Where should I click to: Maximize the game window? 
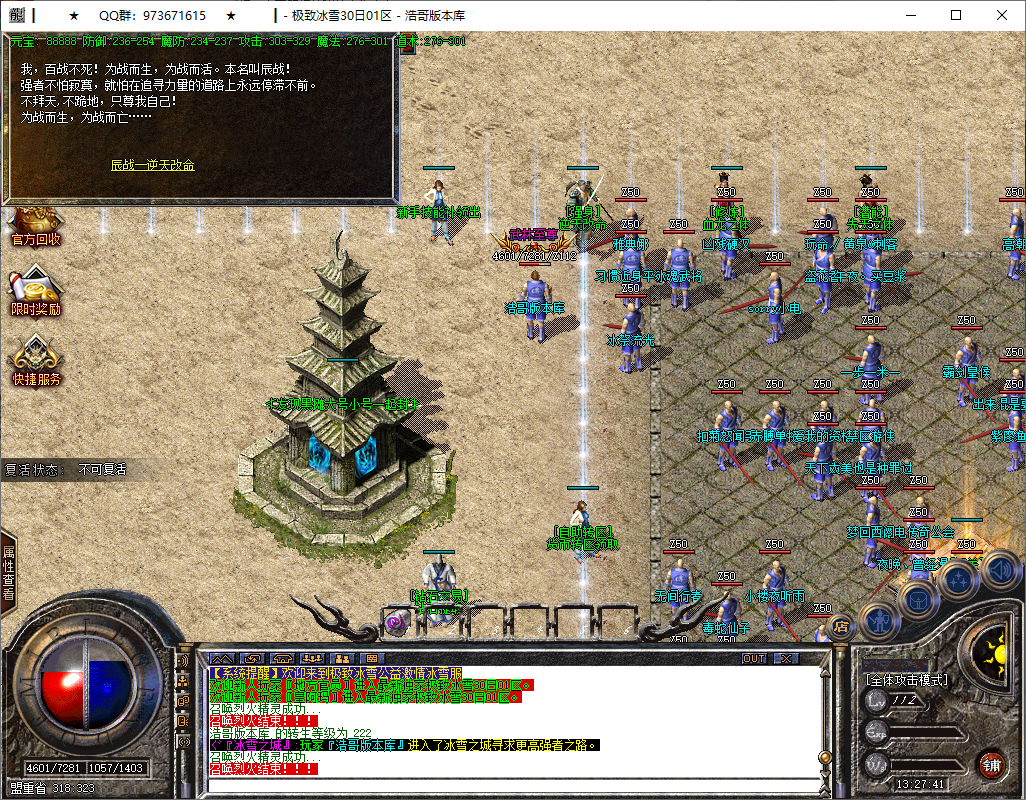tap(956, 15)
